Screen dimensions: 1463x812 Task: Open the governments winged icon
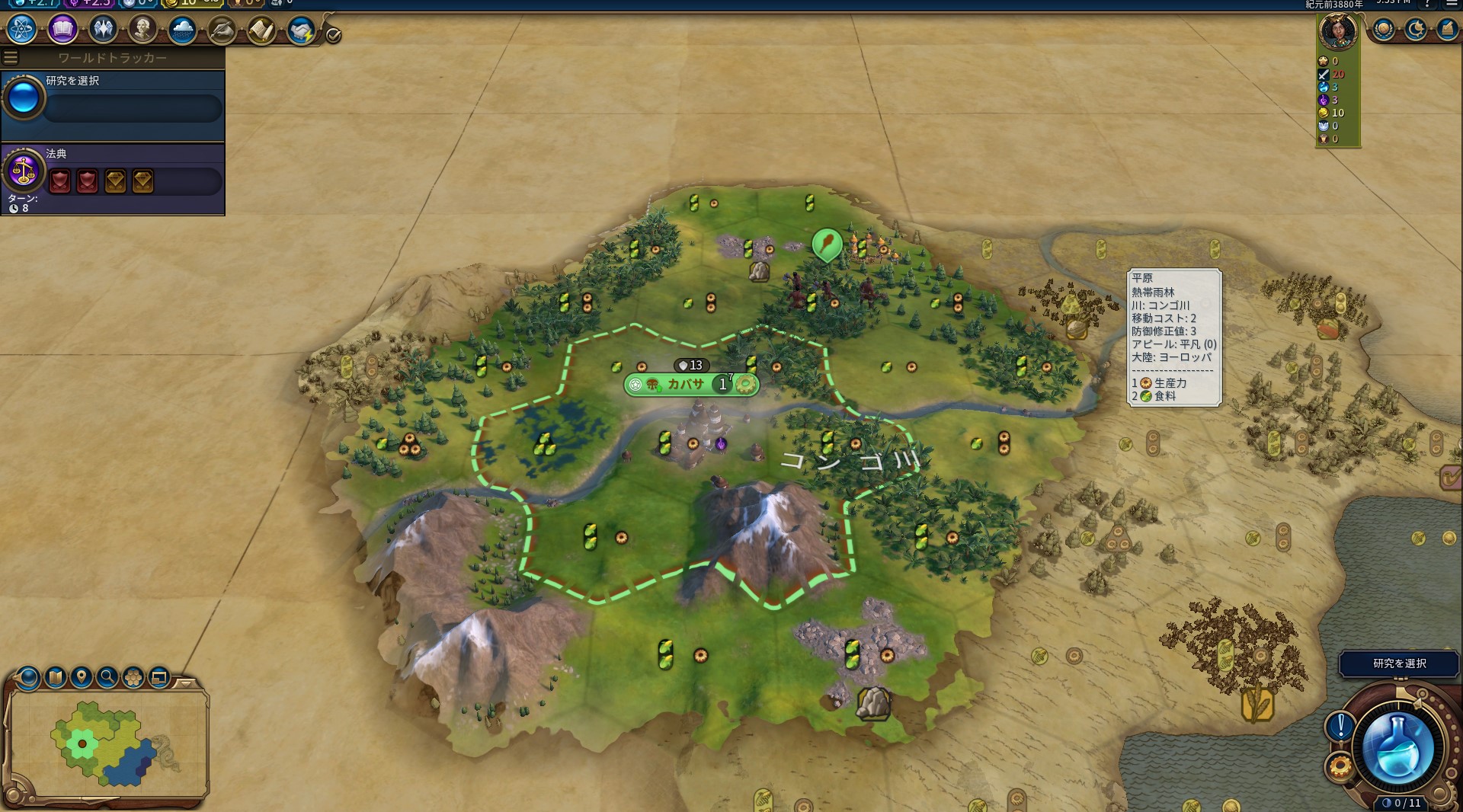point(102,30)
